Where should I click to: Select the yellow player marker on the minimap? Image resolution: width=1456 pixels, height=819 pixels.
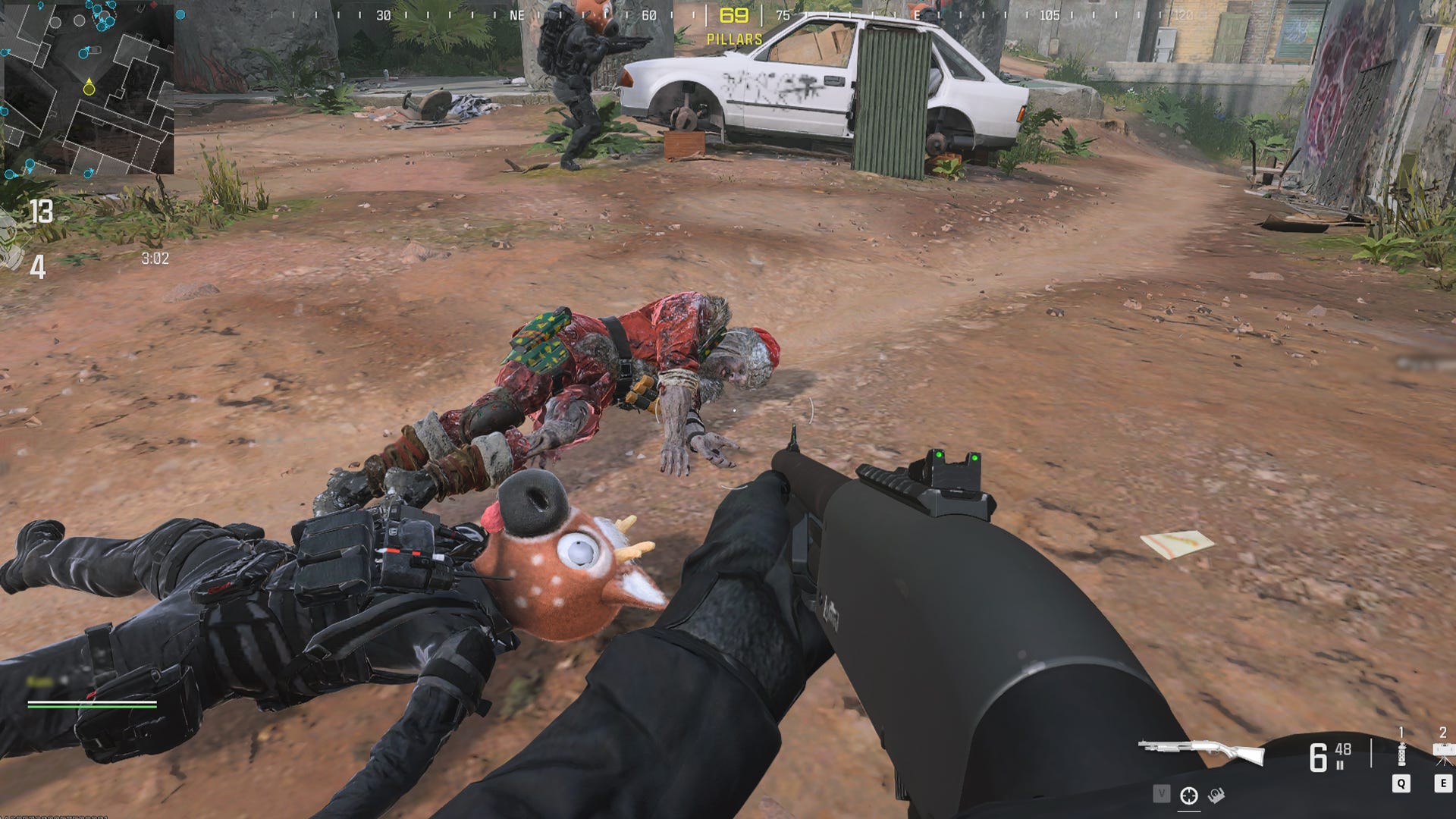[x=89, y=89]
